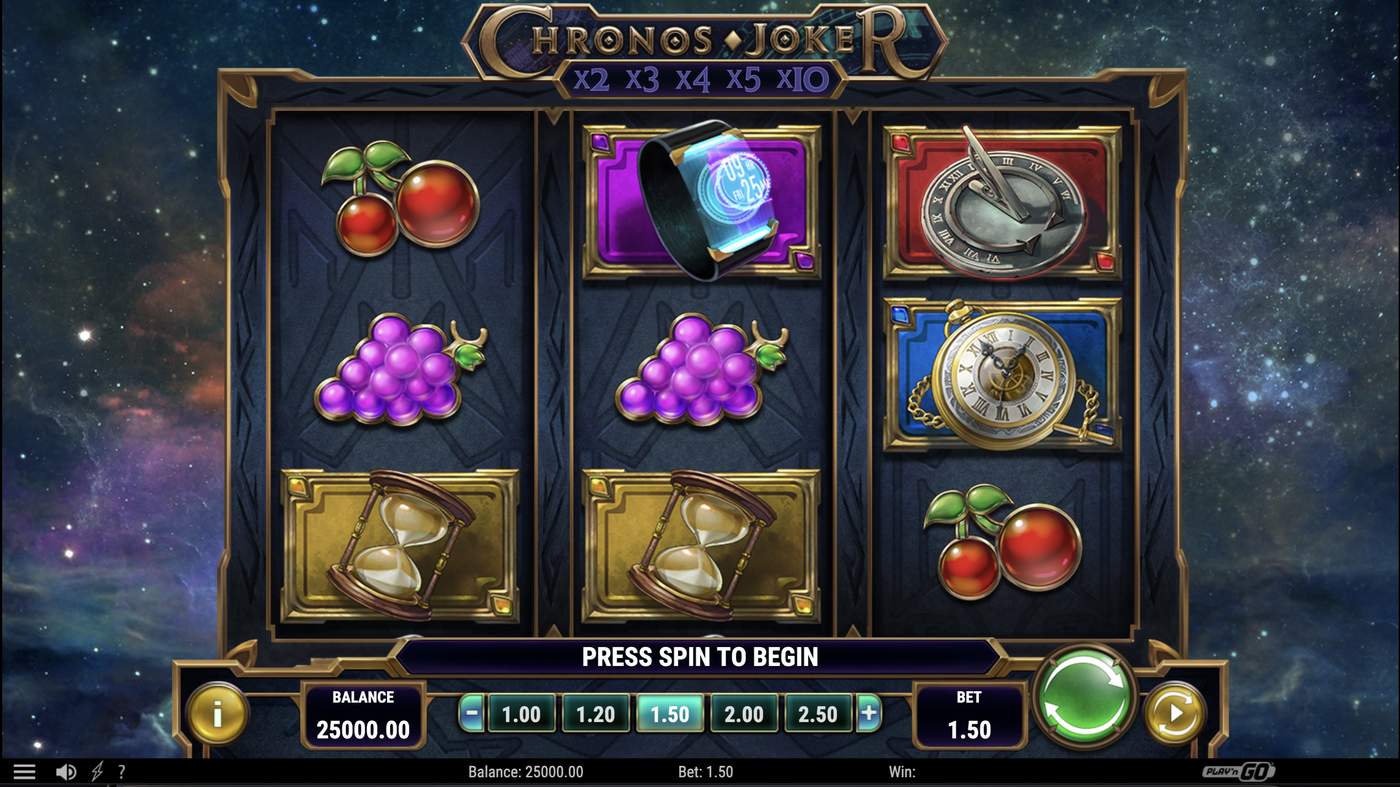Click the Balance 25000.00 display
The image size is (1400, 787).
pos(364,714)
